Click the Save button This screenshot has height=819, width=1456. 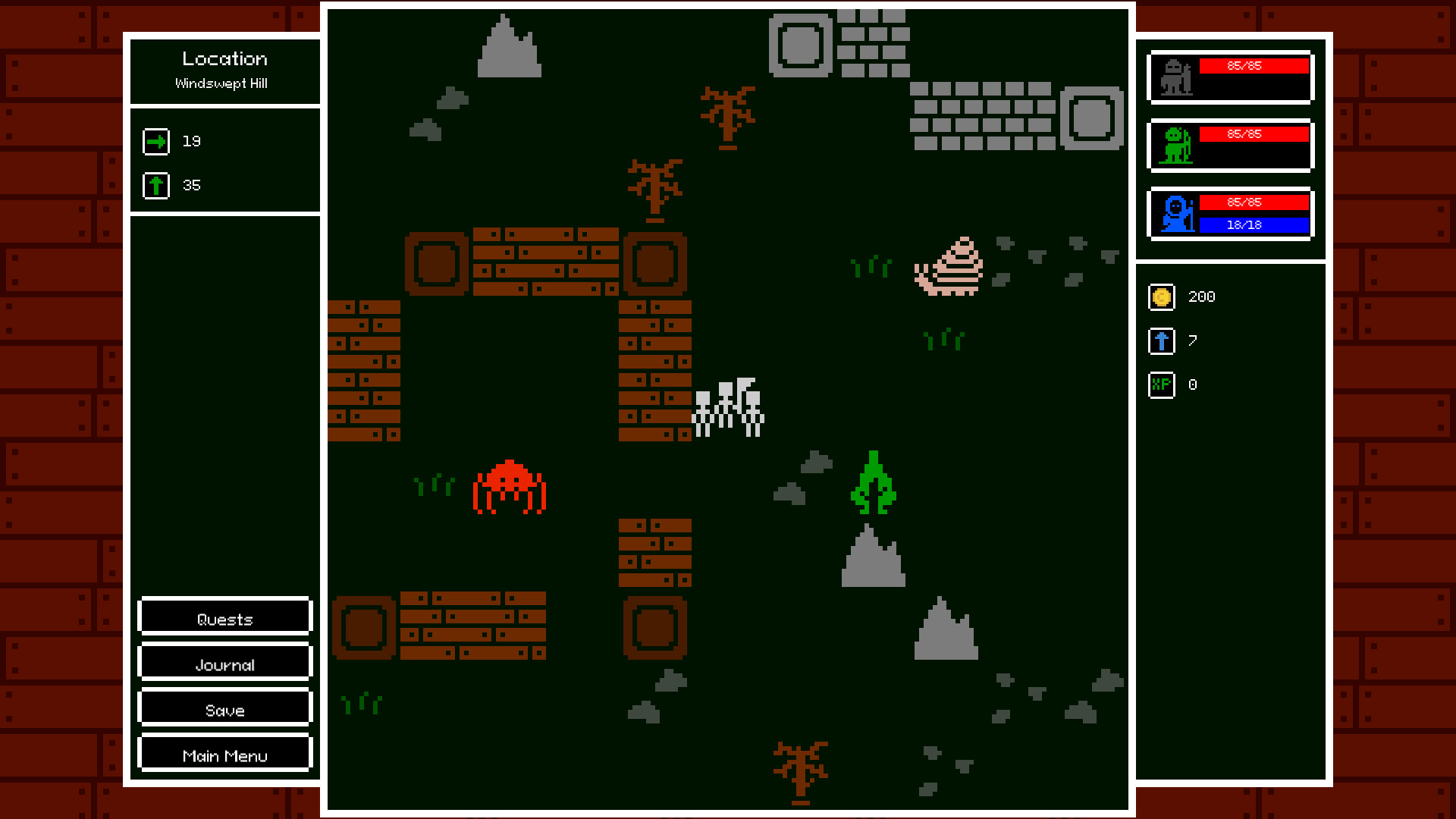click(224, 709)
